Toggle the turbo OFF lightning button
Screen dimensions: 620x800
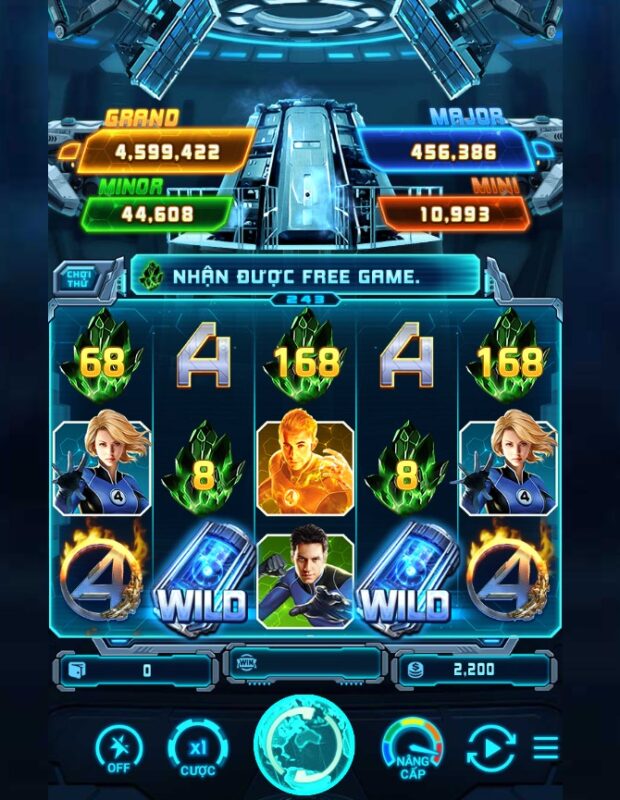tap(119, 748)
